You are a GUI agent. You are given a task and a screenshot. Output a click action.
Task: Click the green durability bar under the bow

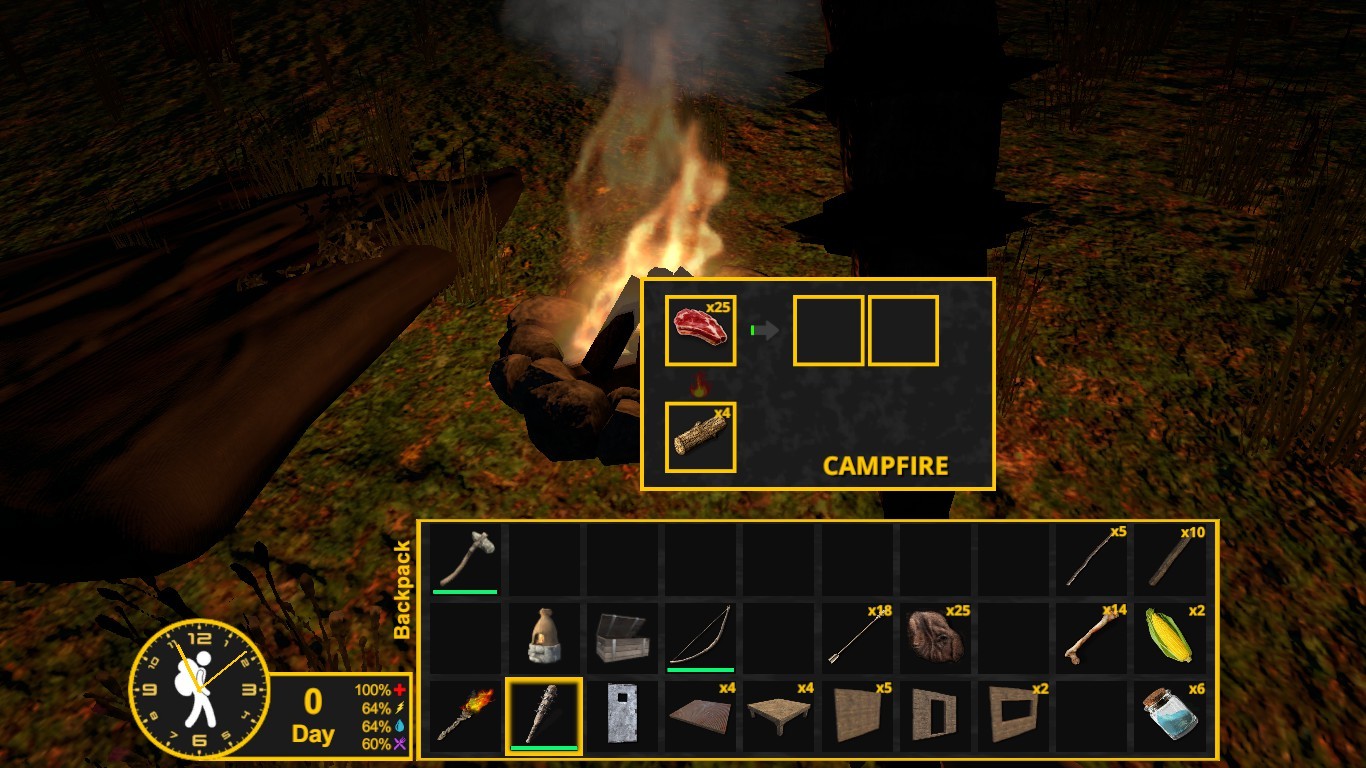tap(700, 669)
